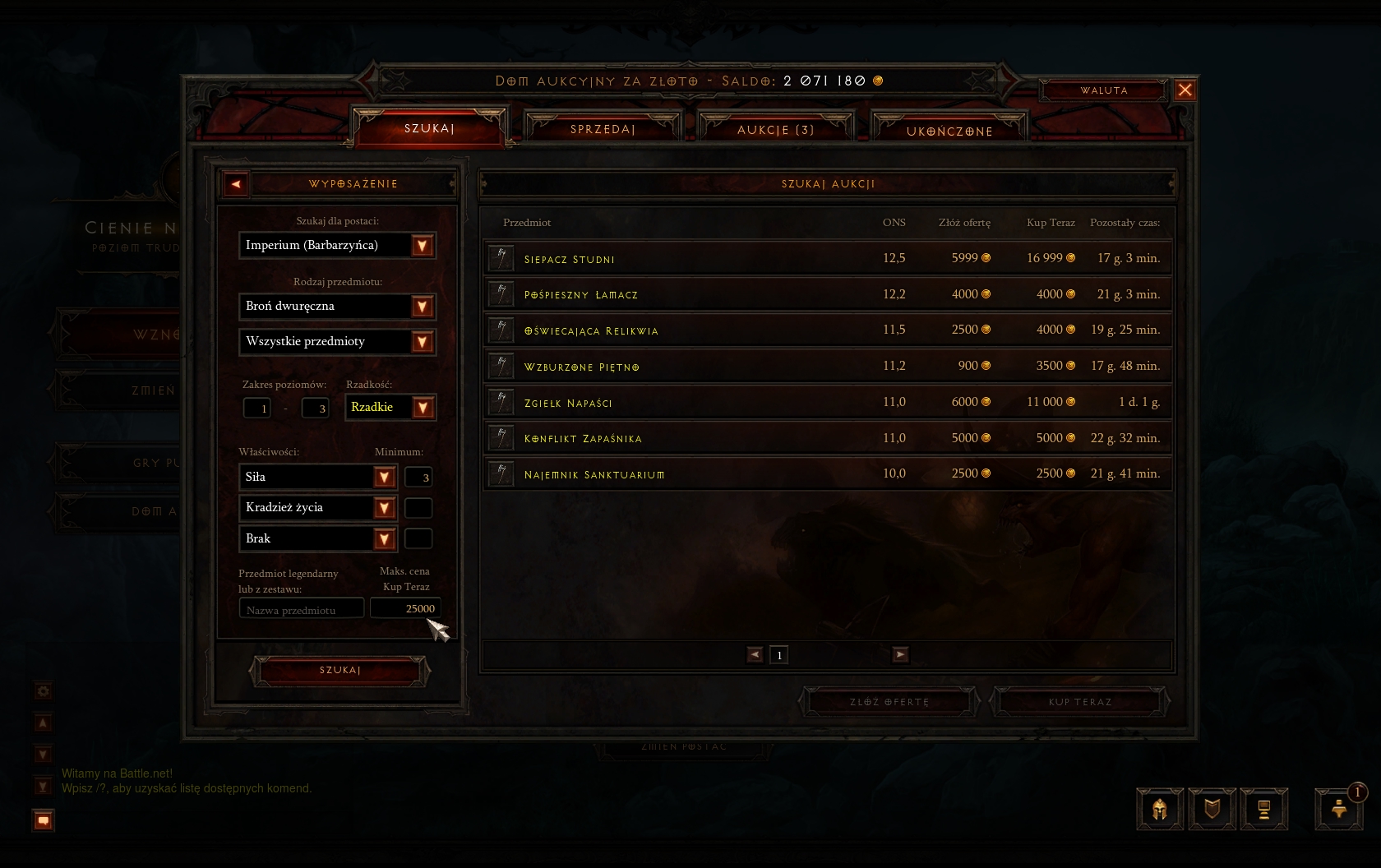Close the auction house window
This screenshot has height=868, width=1381.
[x=1185, y=90]
